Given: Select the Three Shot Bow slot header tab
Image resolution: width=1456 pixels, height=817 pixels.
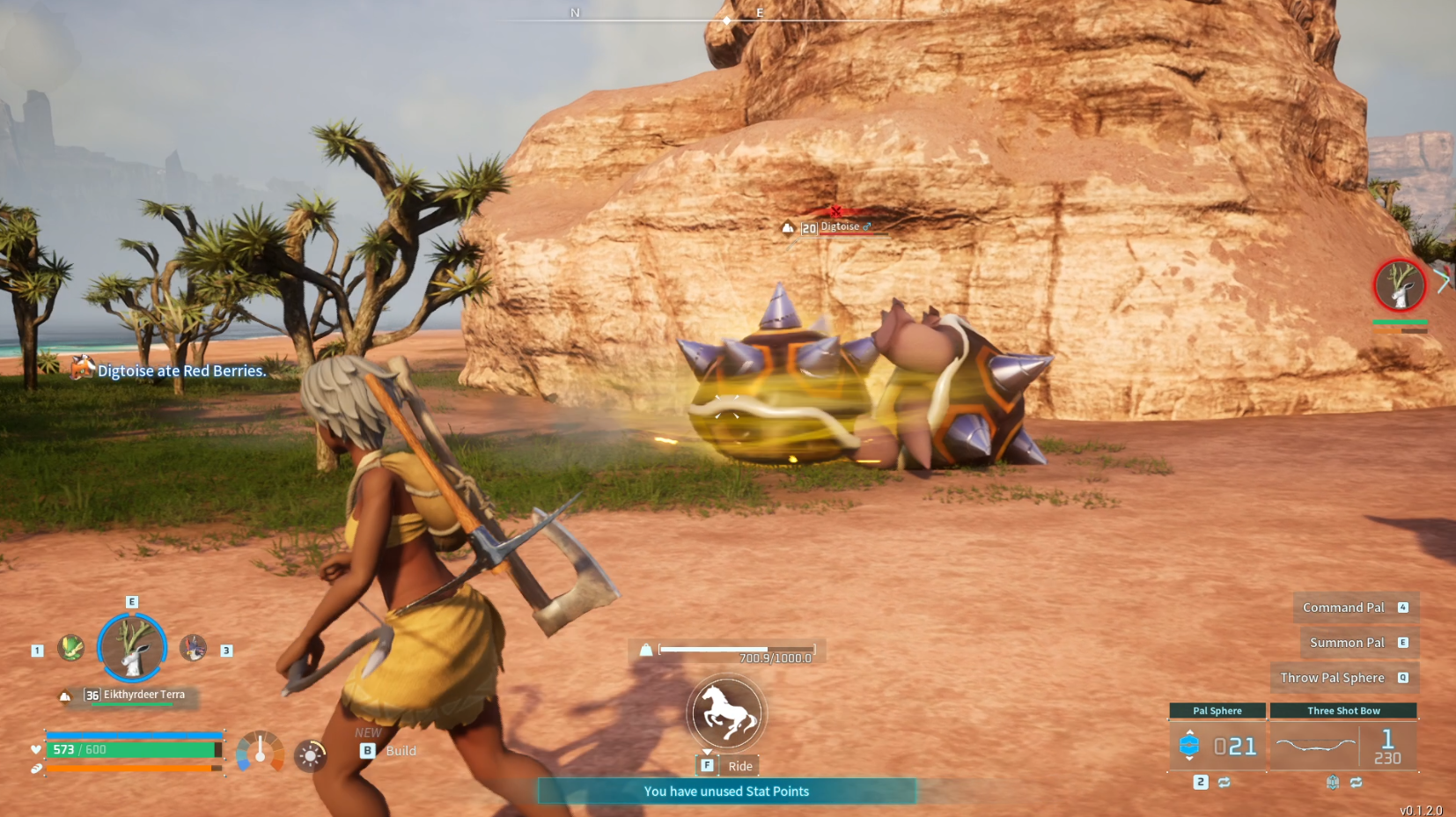Looking at the screenshot, I should coord(1343,710).
